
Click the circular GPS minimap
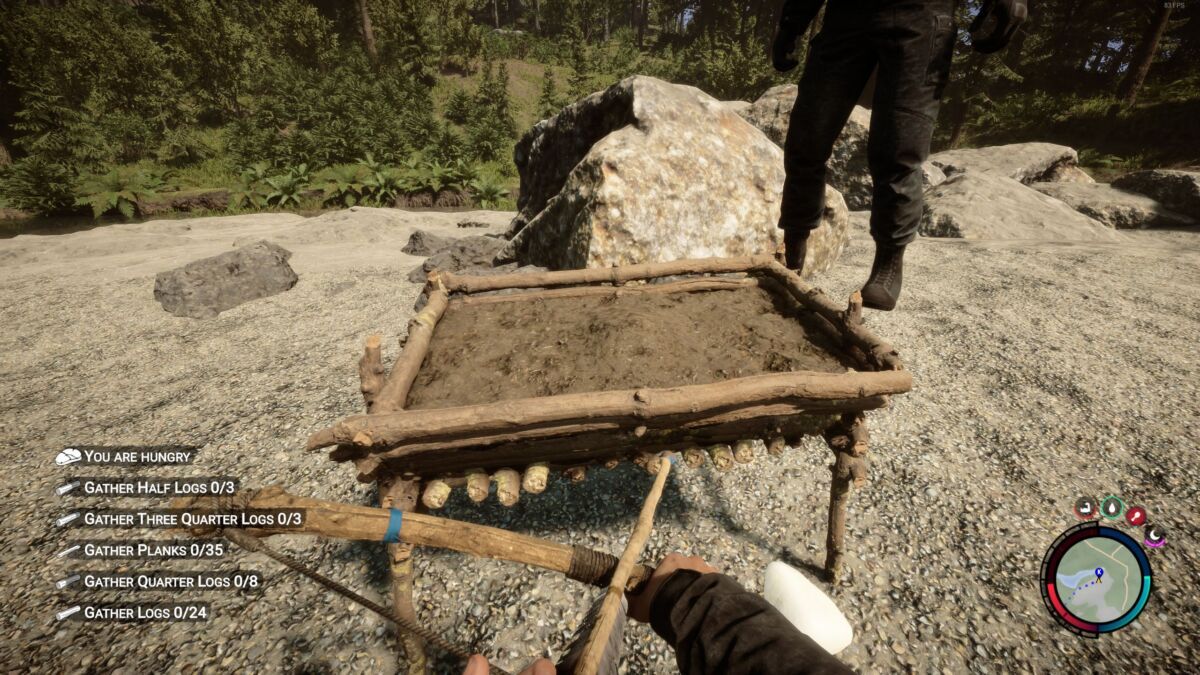(x=1097, y=579)
